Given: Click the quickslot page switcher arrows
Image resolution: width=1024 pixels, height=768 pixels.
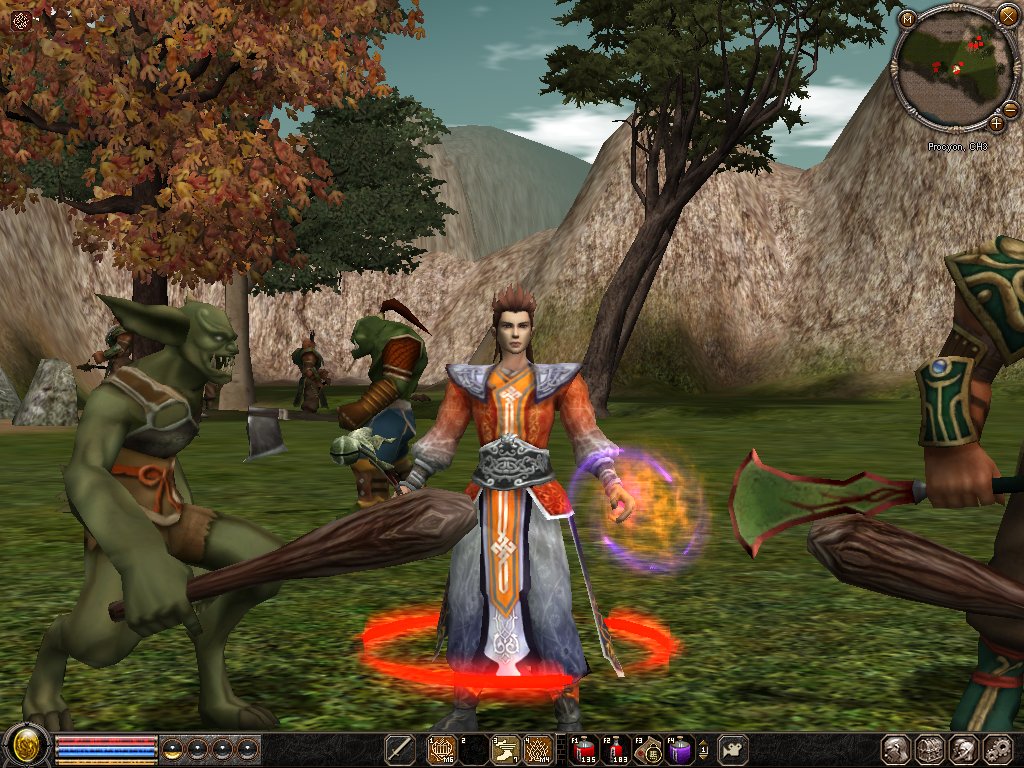Looking at the screenshot, I should (x=703, y=749).
